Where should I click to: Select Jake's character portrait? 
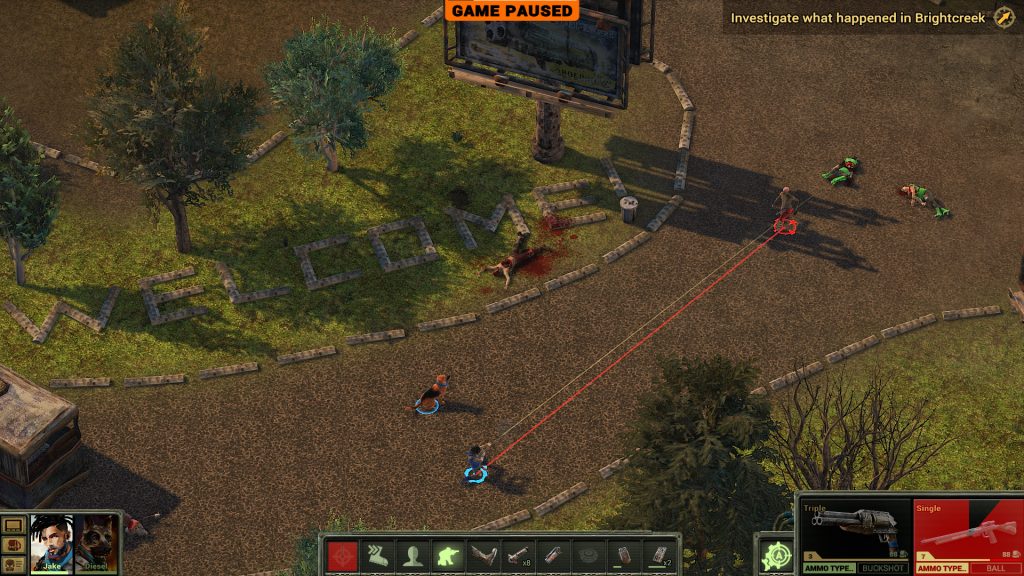[x=51, y=541]
